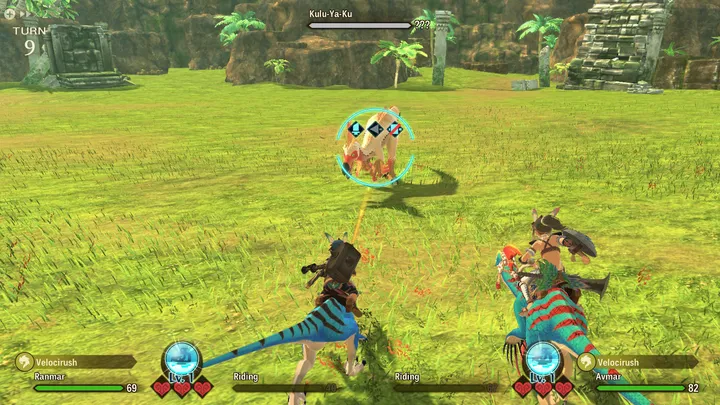The height and width of the screenshot is (405, 720).
Task: Check Ranmar's blue kinship gauge orb
Action: [x=181, y=358]
